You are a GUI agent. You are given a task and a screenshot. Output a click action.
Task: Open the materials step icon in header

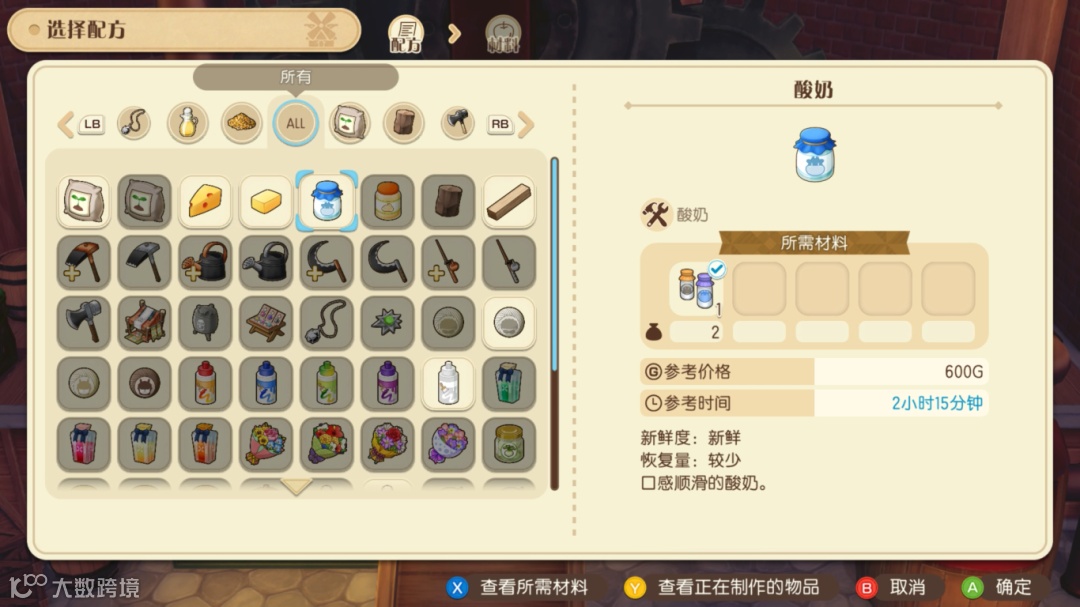pyautogui.click(x=503, y=34)
